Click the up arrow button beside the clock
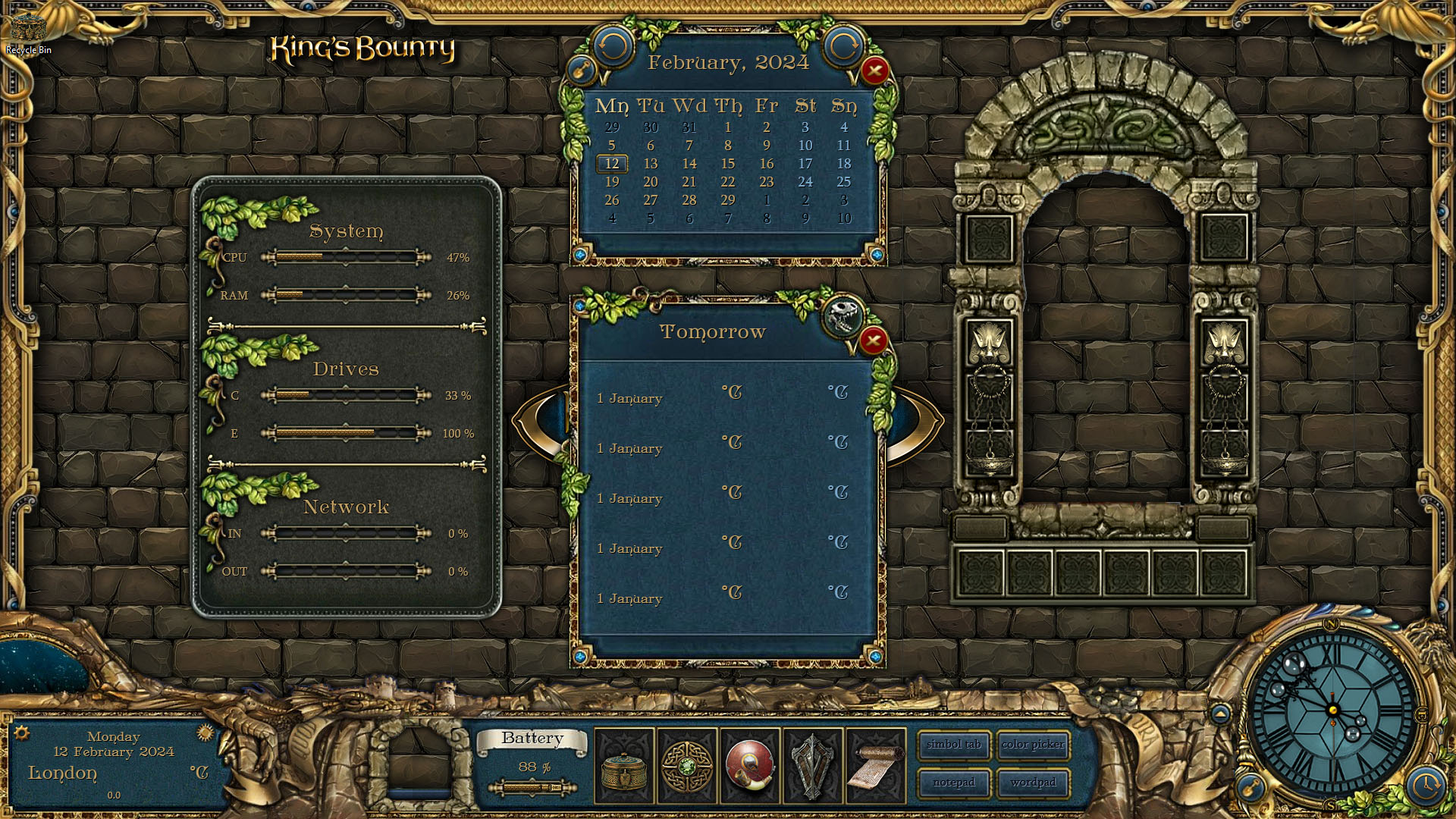1456x819 pixels. pos(1220,714)
